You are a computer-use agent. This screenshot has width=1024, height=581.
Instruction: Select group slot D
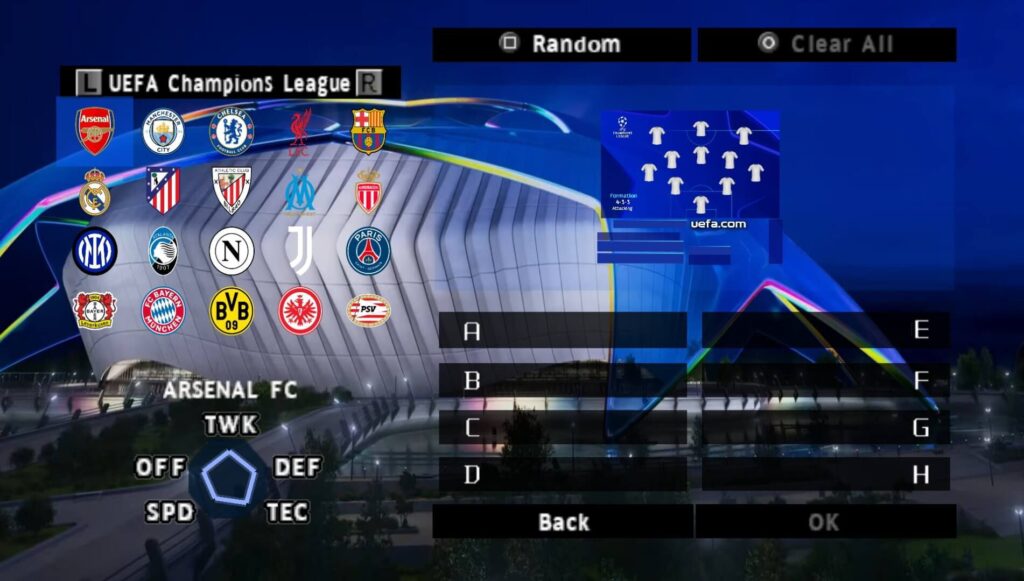click(x=563, y=475)
